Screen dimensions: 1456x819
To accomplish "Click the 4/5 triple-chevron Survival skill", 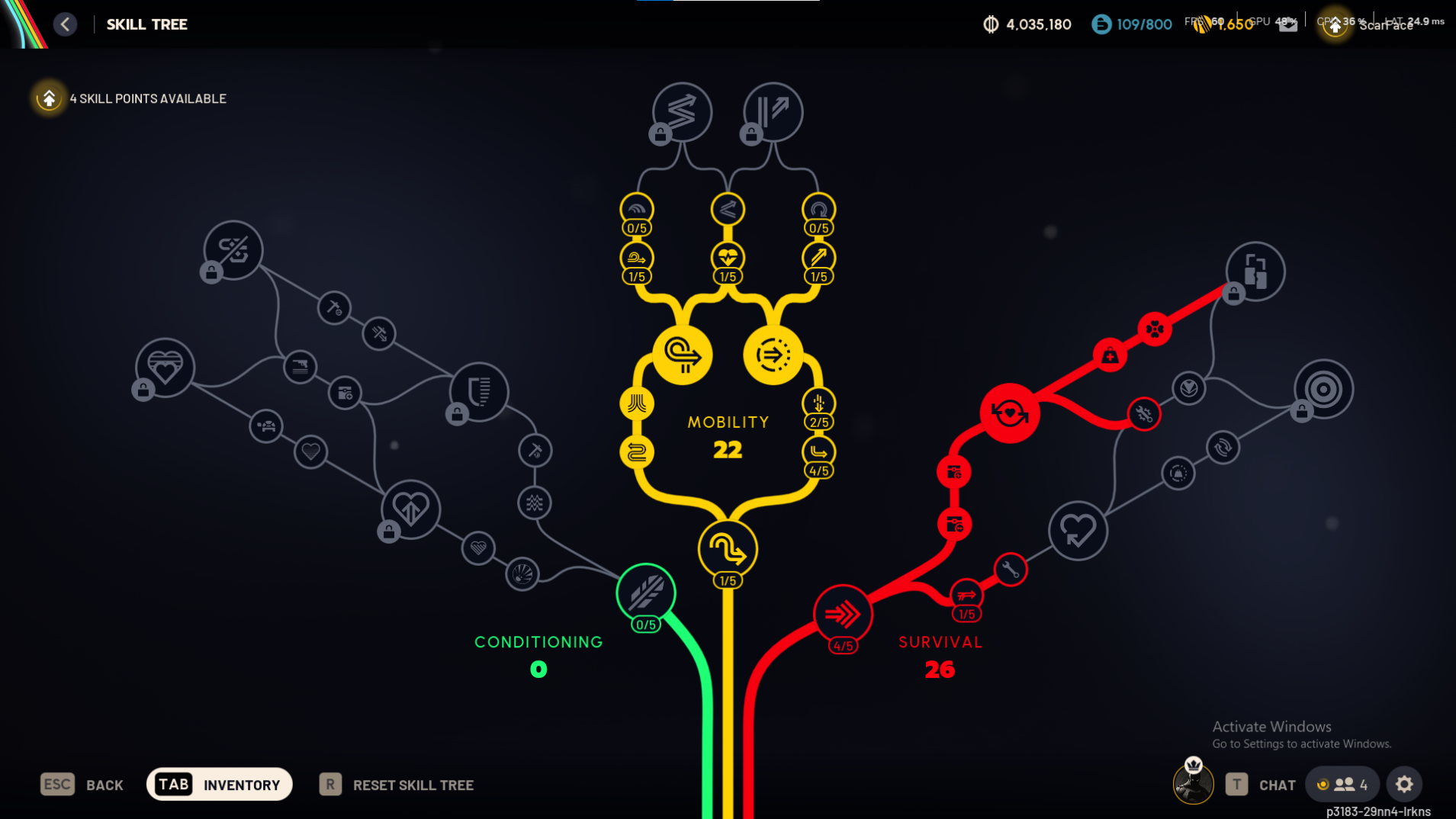I will point(842,612).
